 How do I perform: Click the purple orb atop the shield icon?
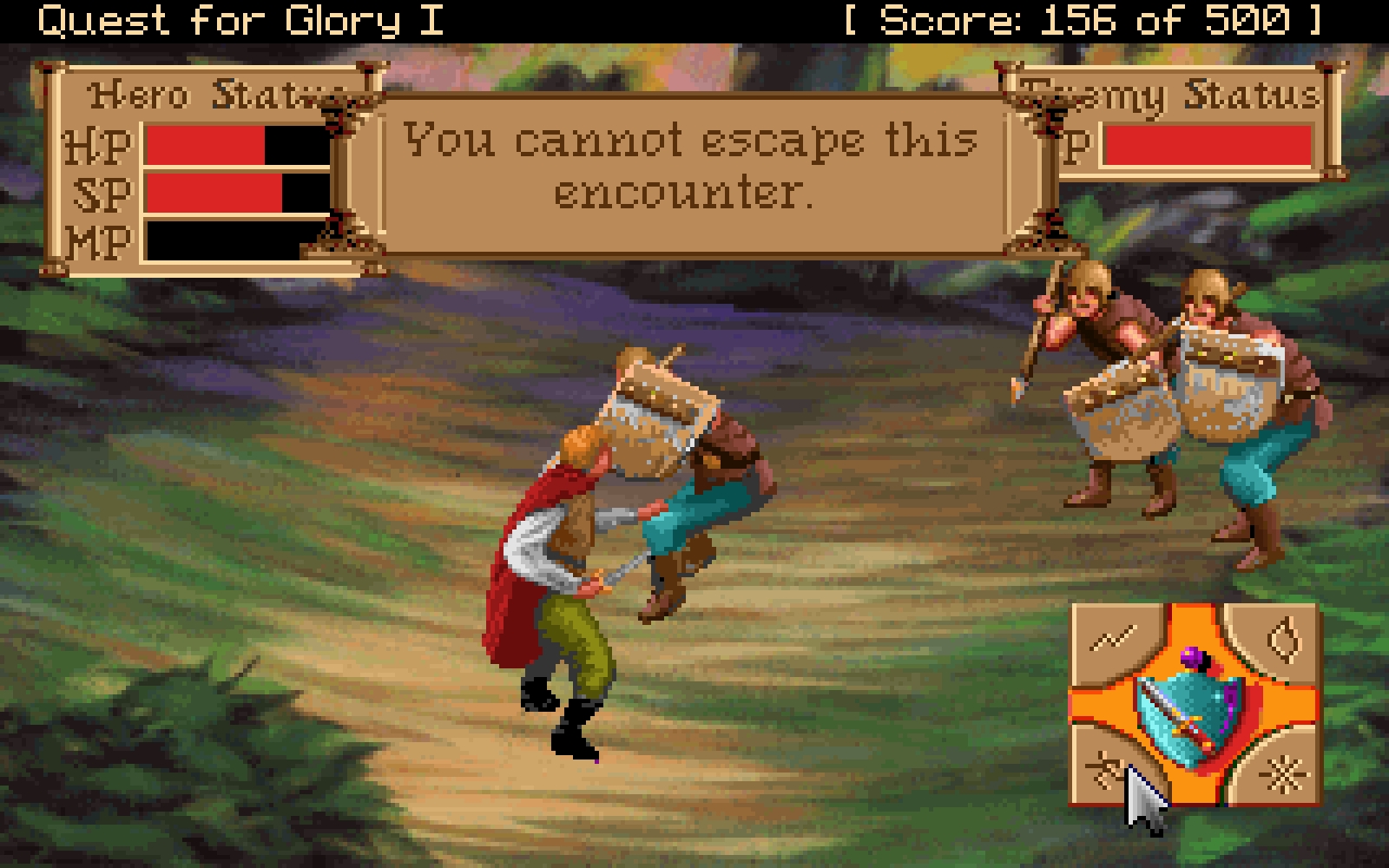point(1193,655)
